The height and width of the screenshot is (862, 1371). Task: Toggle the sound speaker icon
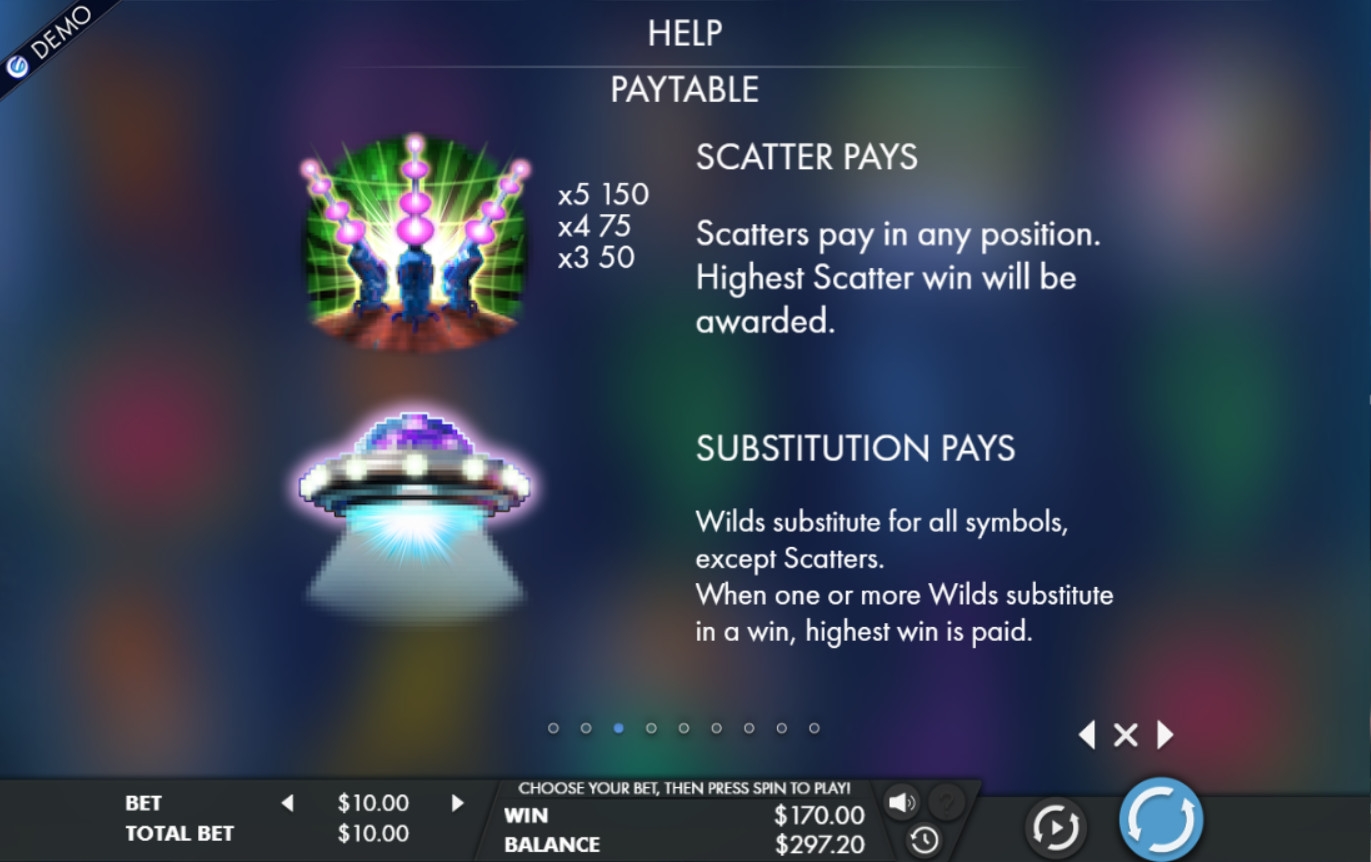click(x=901, y=802)
